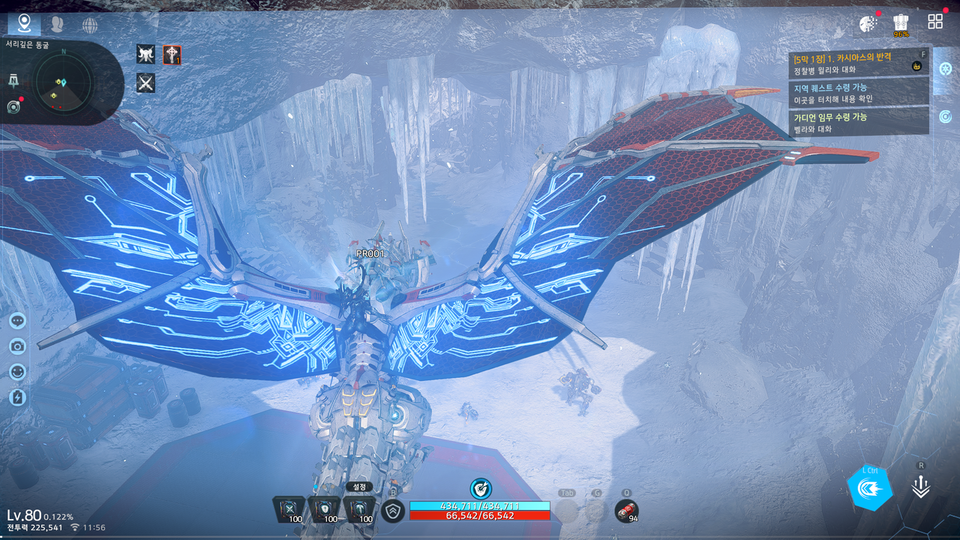Open the pixelated globe icon with red dot
960x540 pixels.
click(x=867, y=23)
